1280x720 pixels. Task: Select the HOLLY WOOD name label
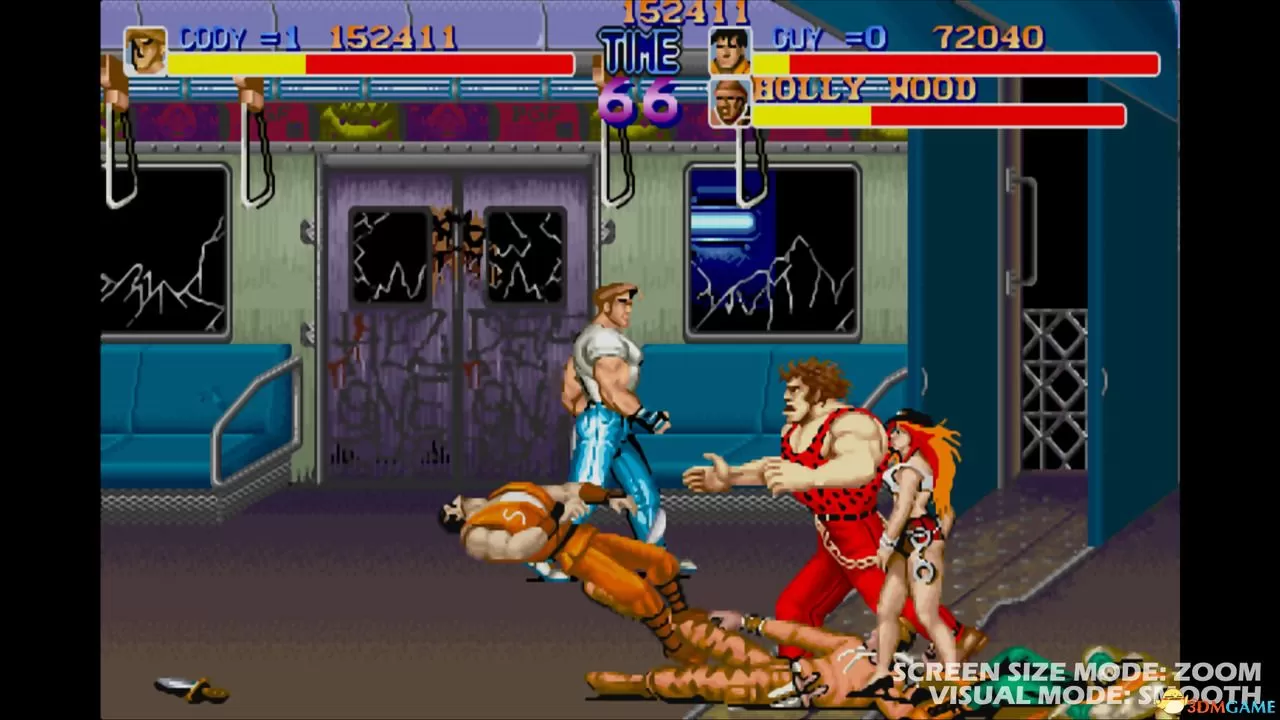pyautogui.click(x=865, y=90)
